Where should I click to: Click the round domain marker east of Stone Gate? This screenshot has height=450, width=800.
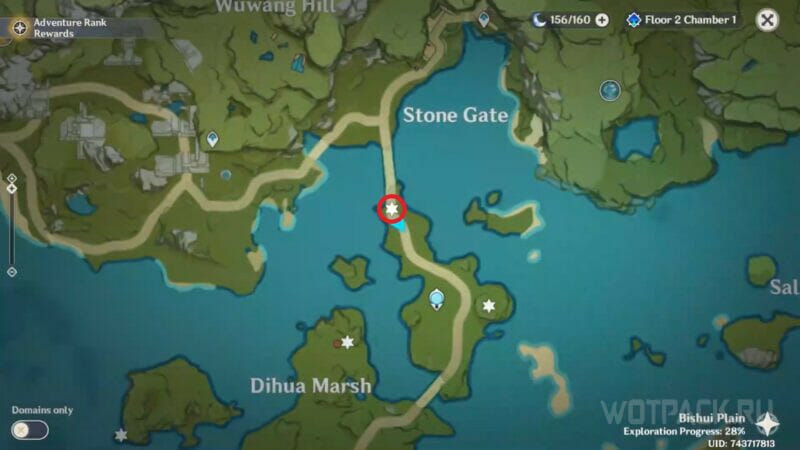(610, 91)
